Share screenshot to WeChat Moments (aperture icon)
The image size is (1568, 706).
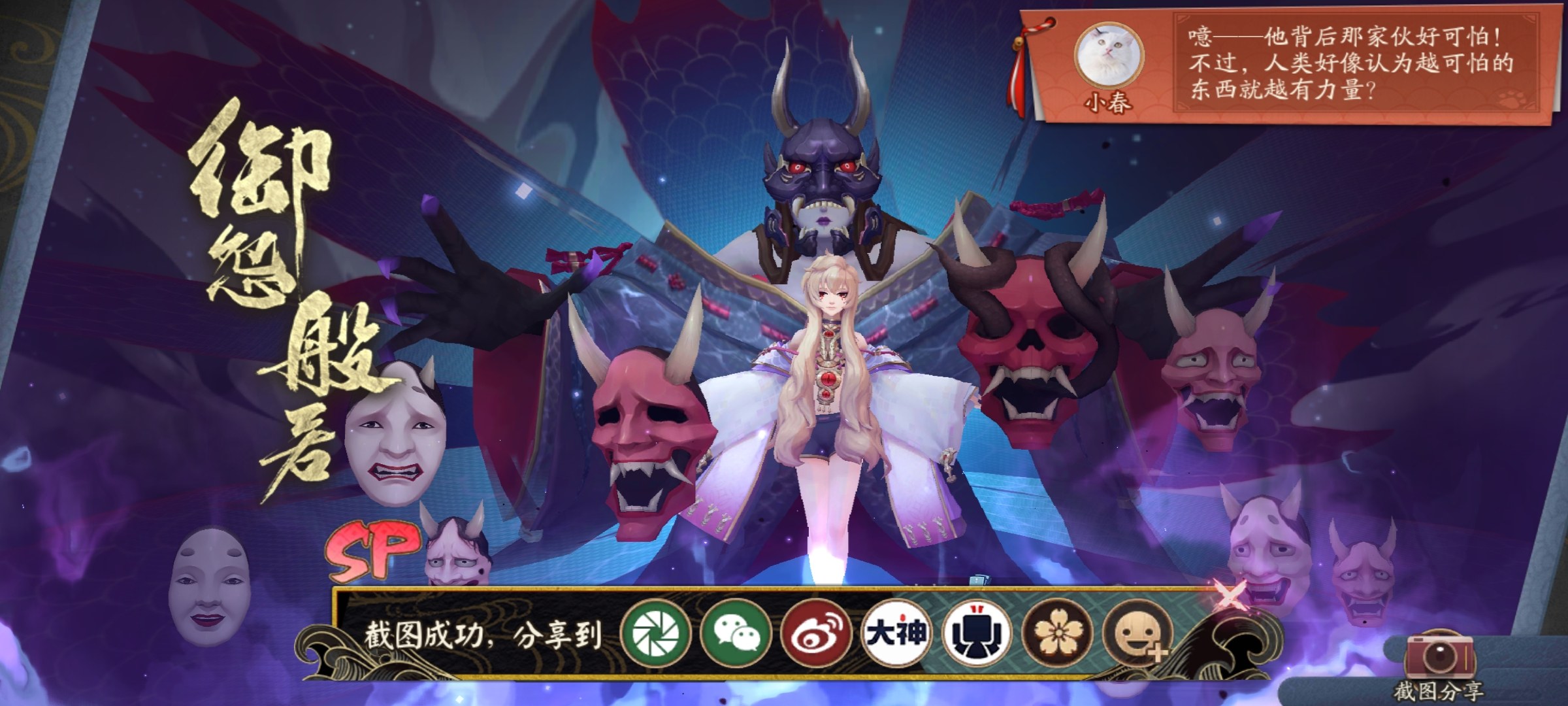click(656, 633)
